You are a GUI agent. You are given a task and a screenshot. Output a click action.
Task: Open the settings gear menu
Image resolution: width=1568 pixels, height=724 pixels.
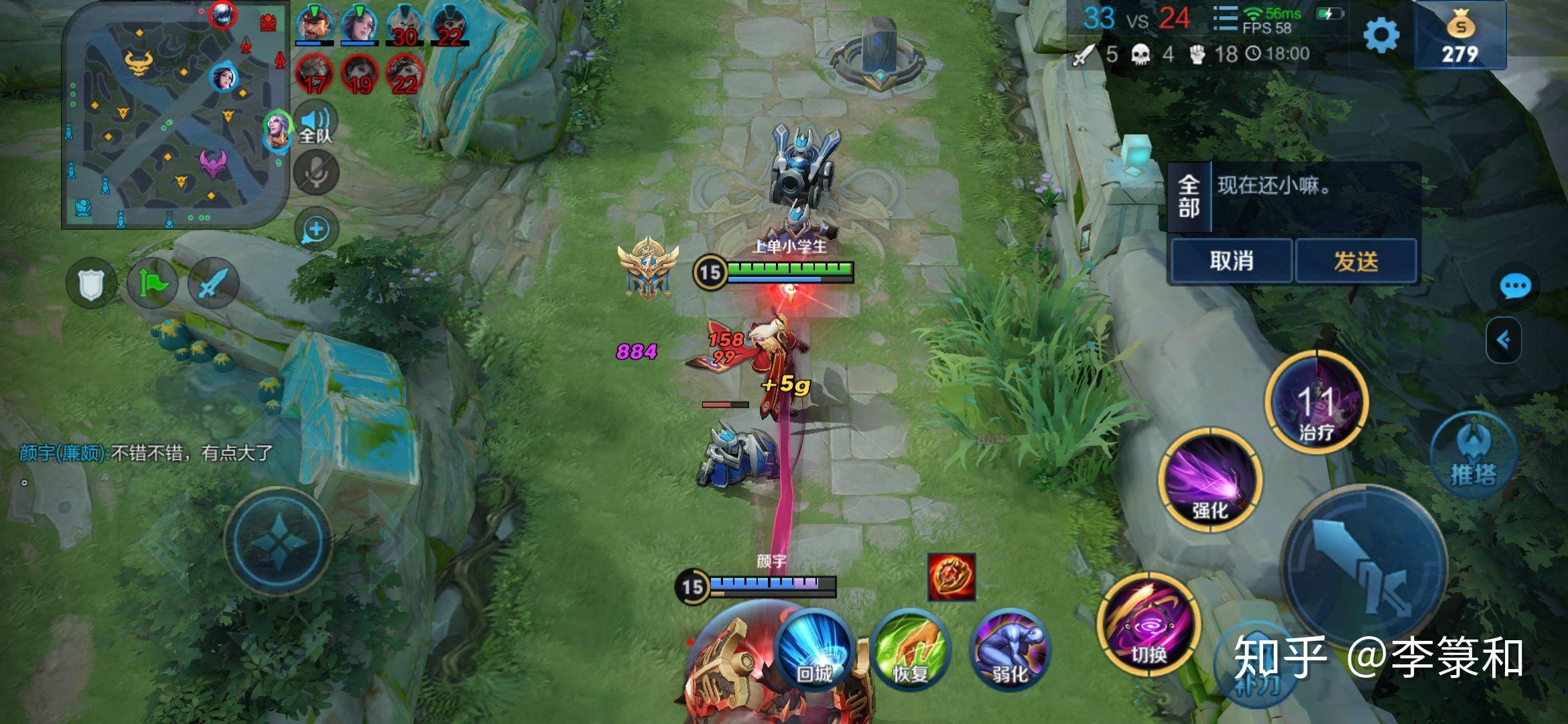click(1382, 35)
